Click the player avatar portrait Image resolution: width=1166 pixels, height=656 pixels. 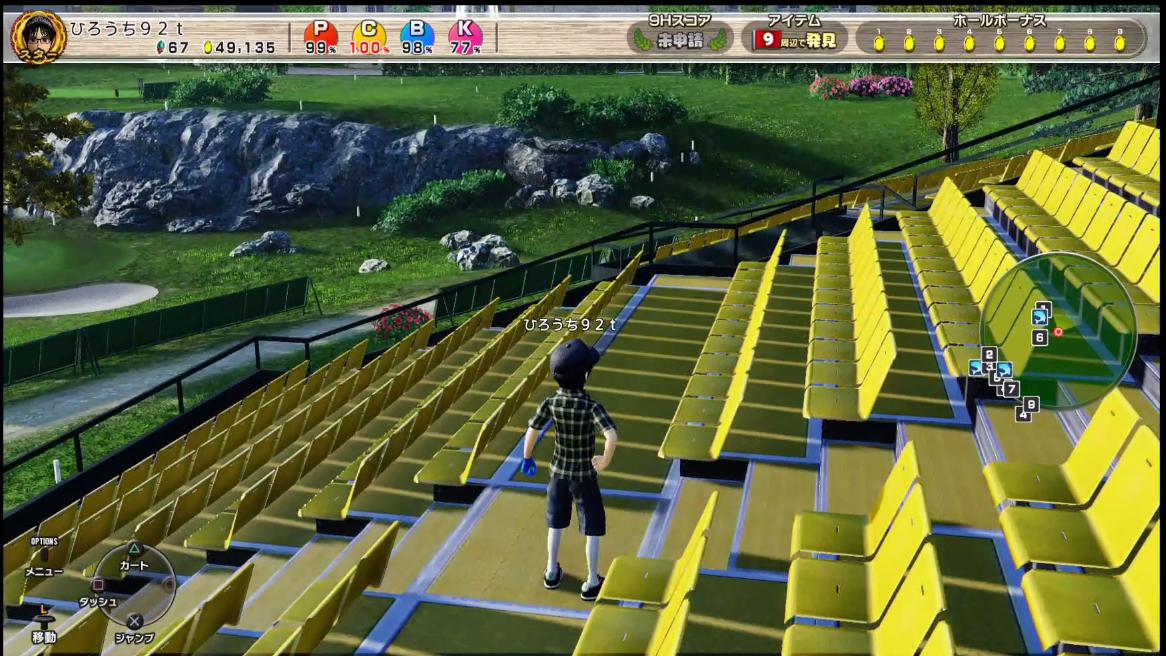[38, 36]
